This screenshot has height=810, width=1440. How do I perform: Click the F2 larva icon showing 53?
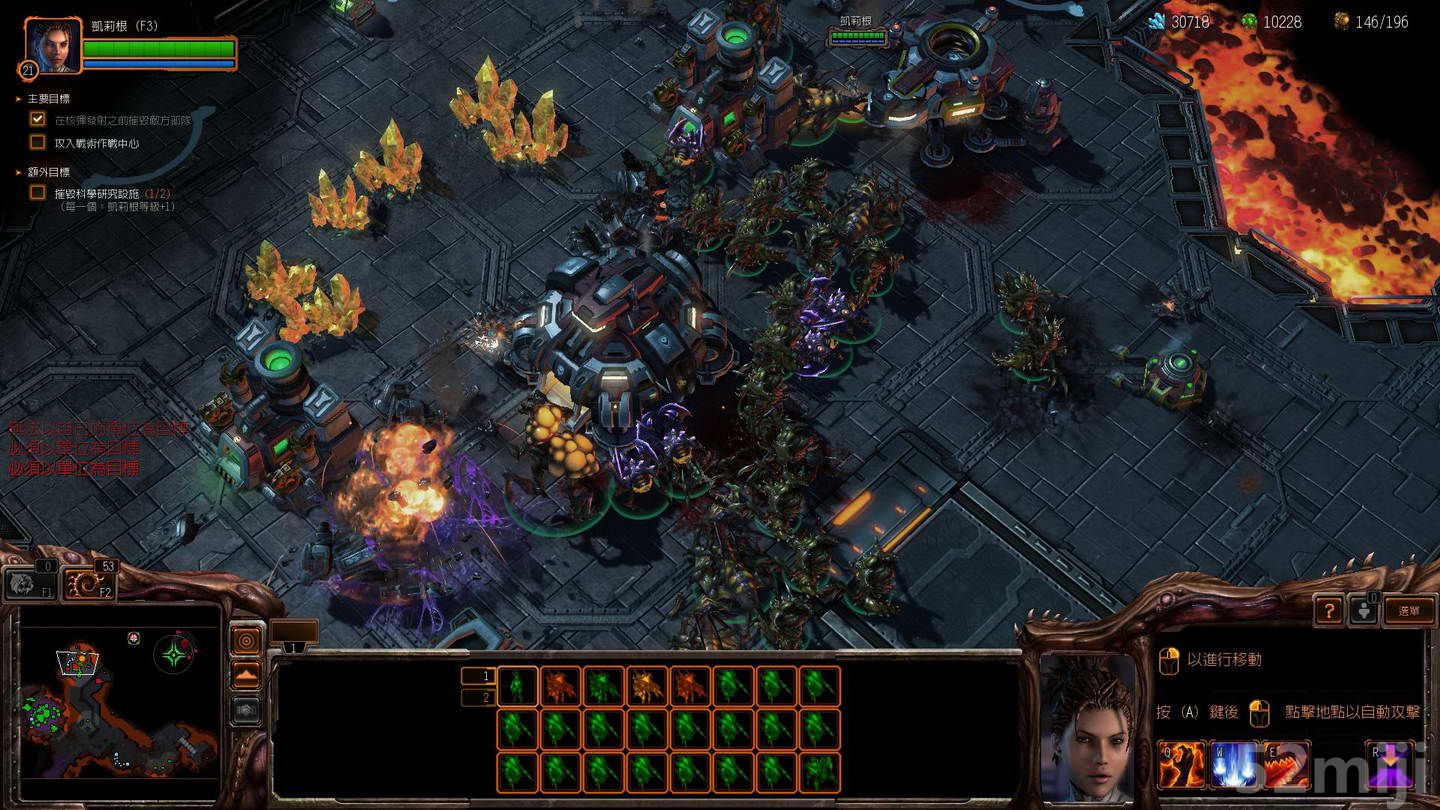[x=87, y=585]
